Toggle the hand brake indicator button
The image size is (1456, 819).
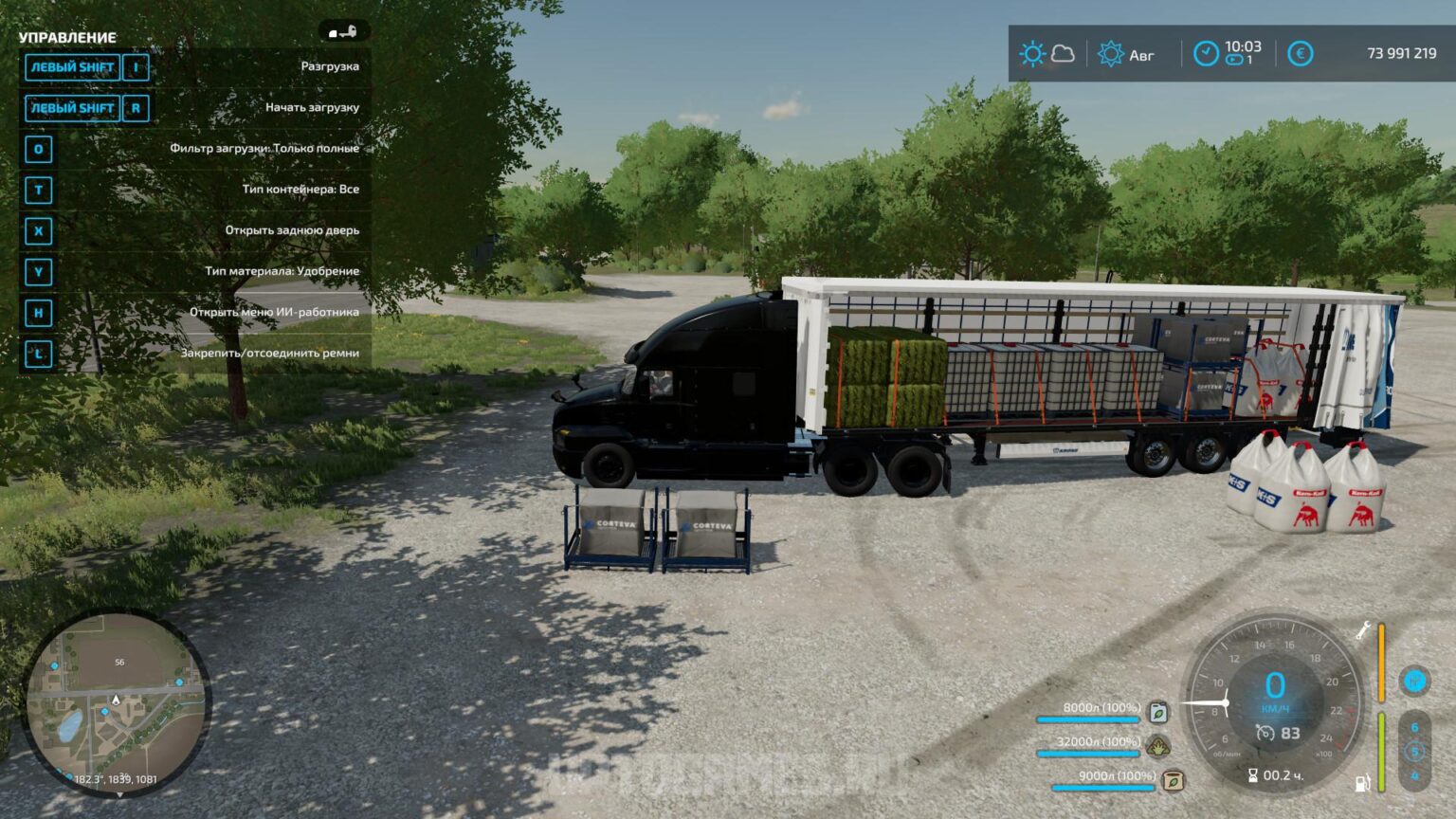pyautogui.click(x=1415, y=680)
